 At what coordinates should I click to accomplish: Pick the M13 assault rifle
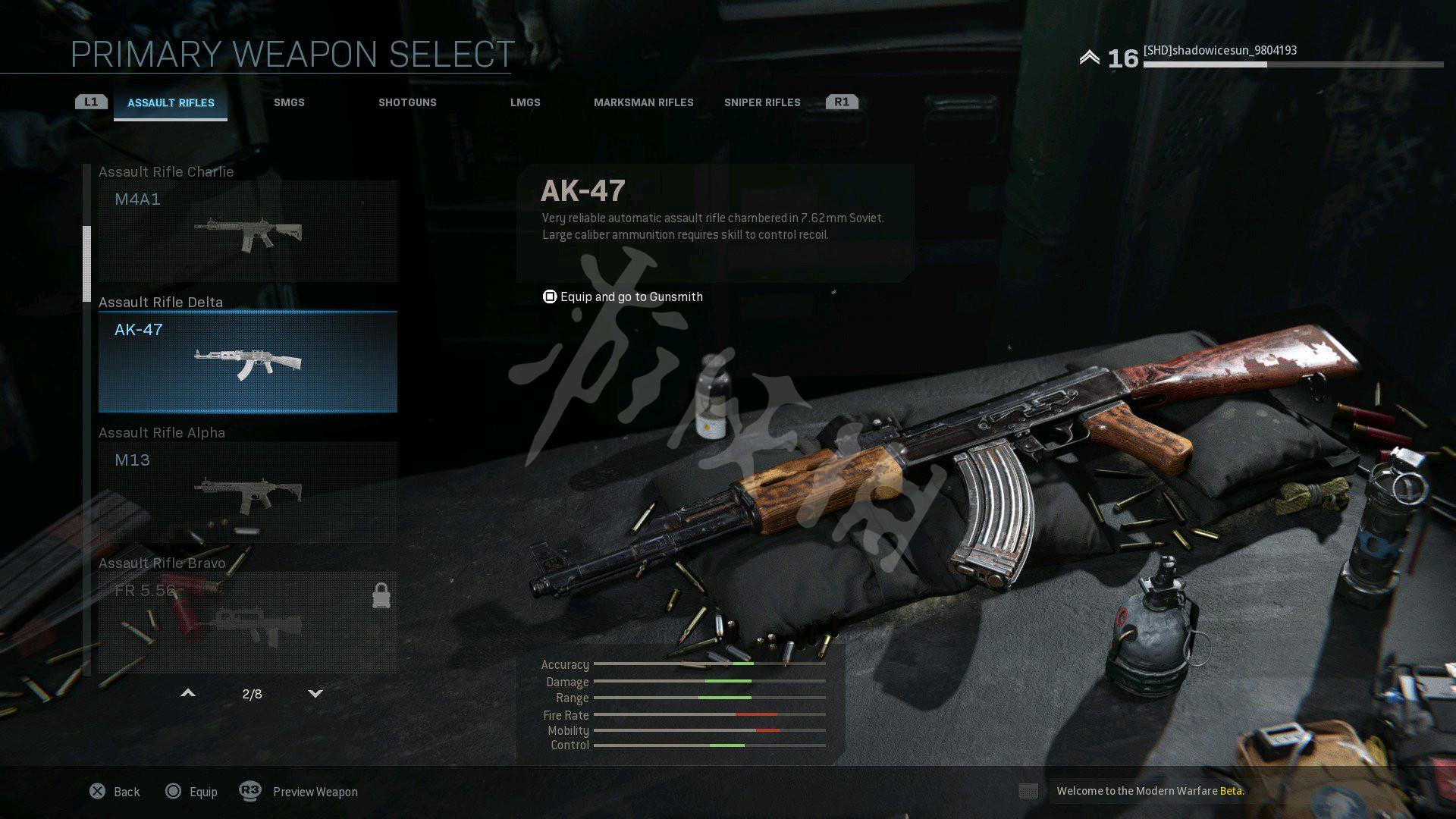[247, 492]
